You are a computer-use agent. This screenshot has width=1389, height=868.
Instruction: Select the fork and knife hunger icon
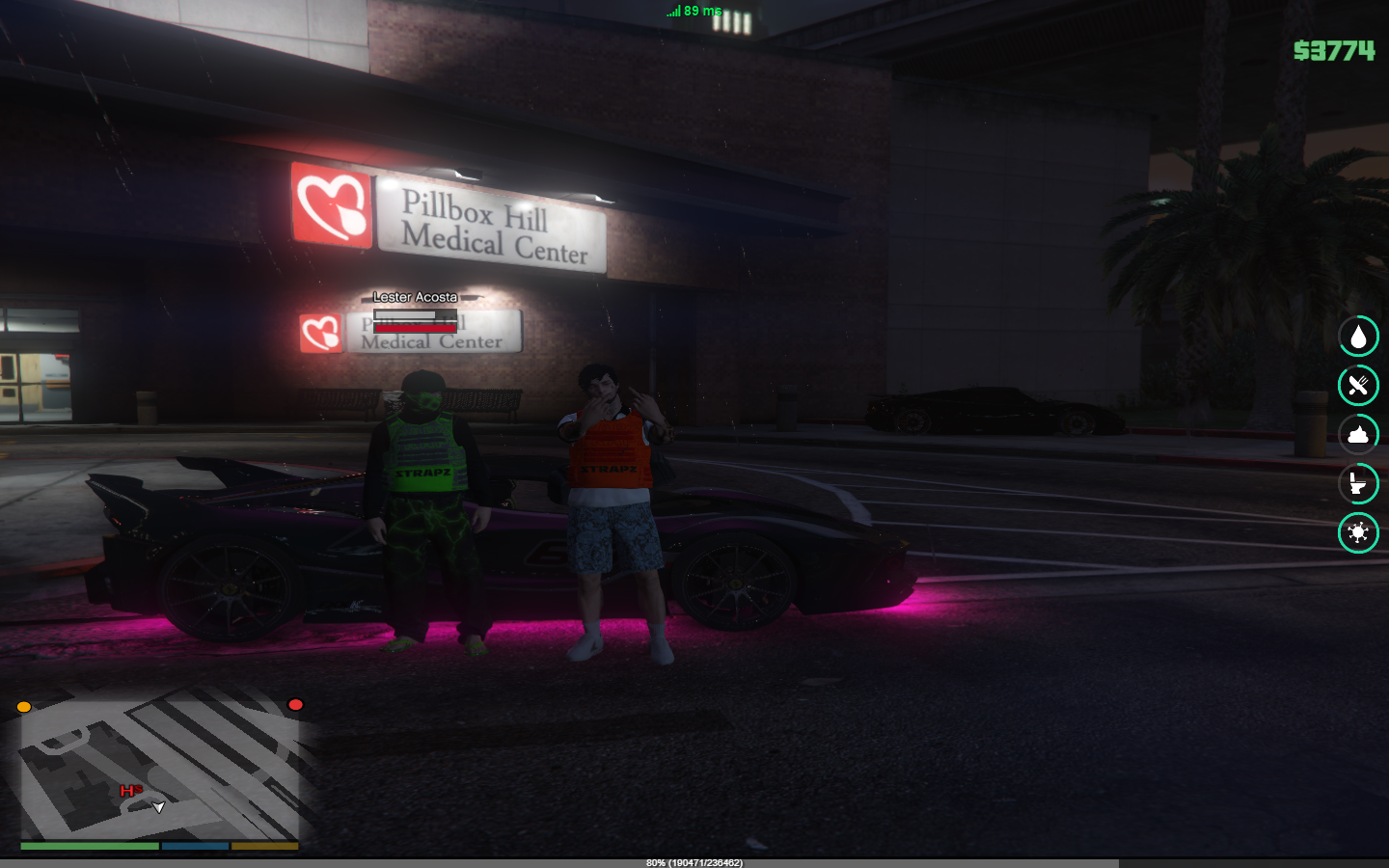(x=1358, y=386)
